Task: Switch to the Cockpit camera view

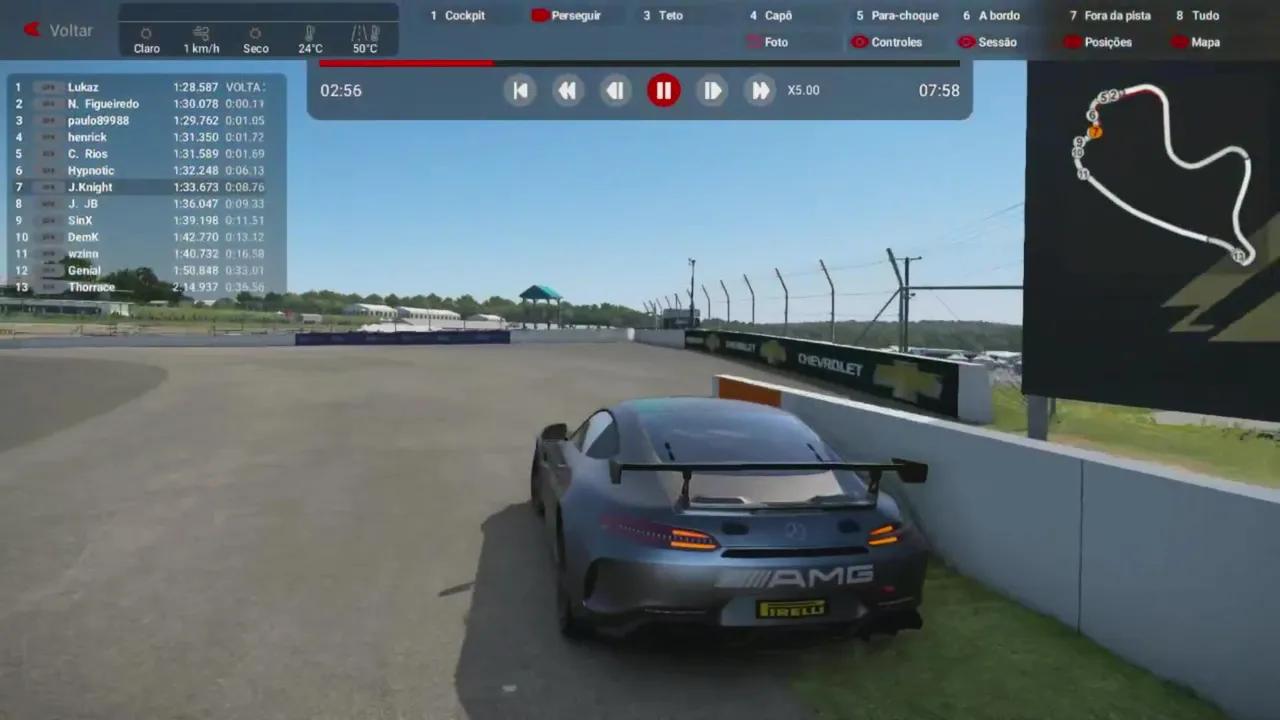Action: [458, 15]
